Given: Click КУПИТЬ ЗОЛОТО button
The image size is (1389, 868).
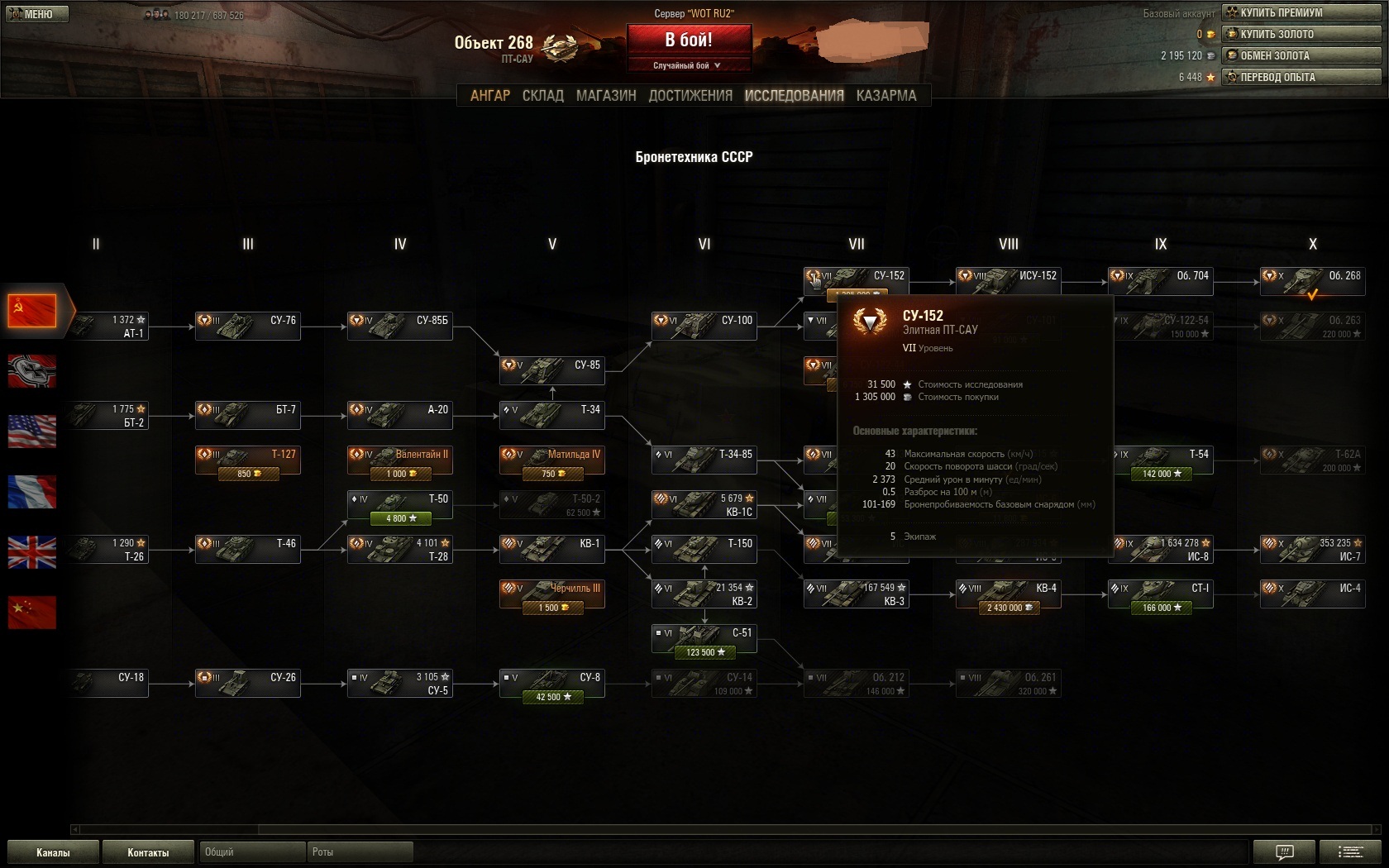Looking at the screenshot, I should [x=1301, y=34].
